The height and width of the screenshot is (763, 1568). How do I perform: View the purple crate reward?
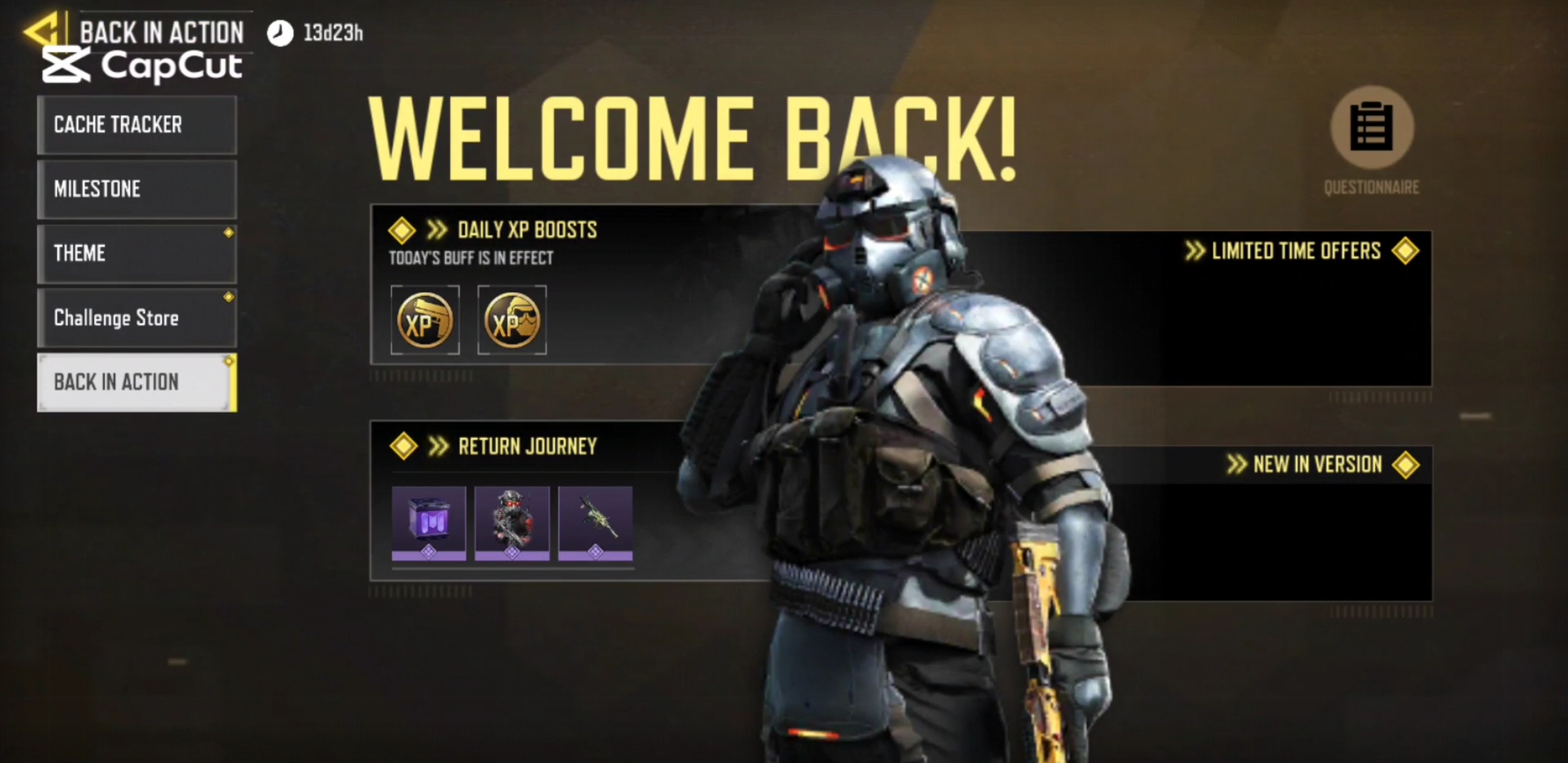pyautogui.click(x=429, y=523)
